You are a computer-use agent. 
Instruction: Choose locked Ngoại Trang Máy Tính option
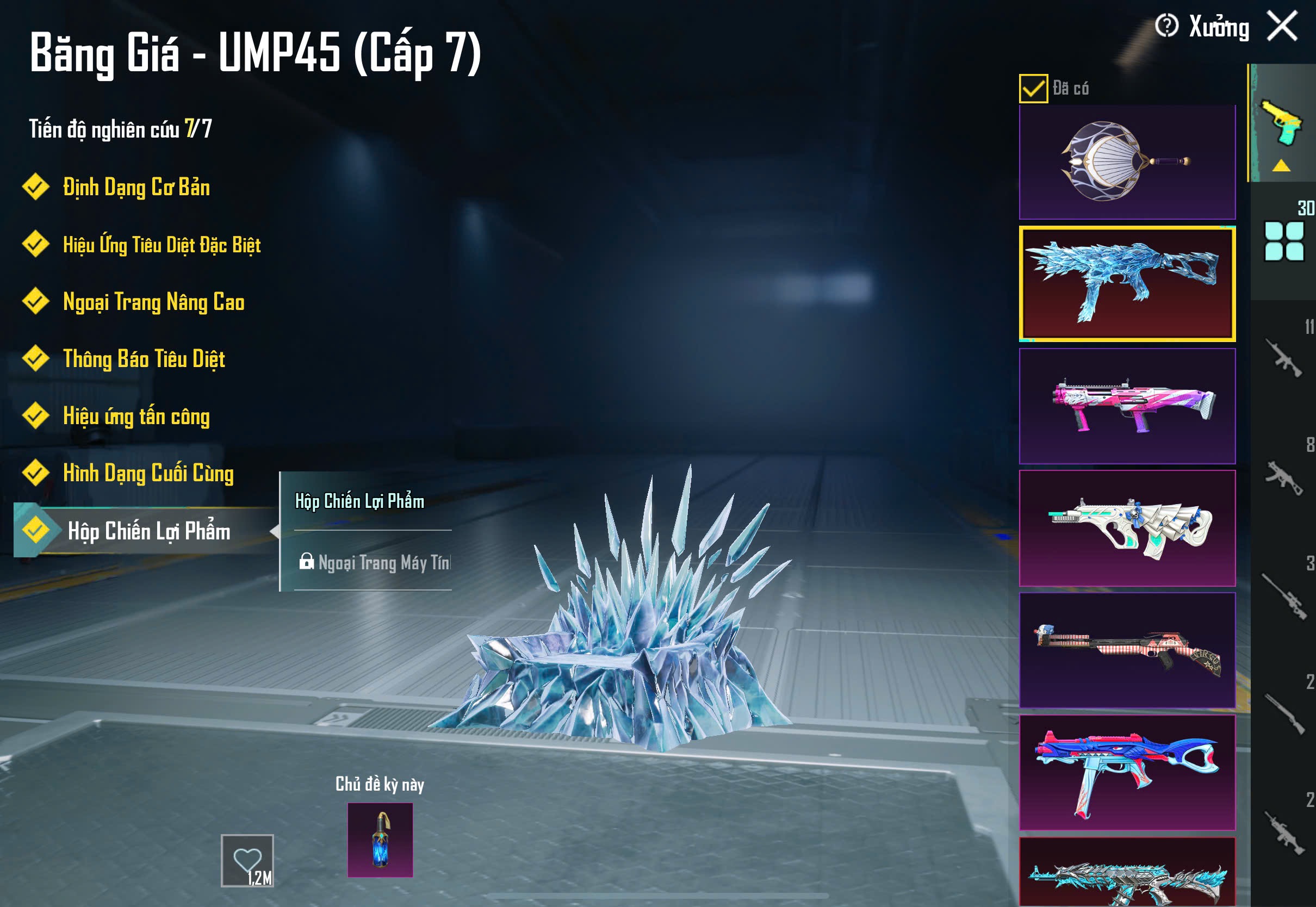click(x=375, y=563)
